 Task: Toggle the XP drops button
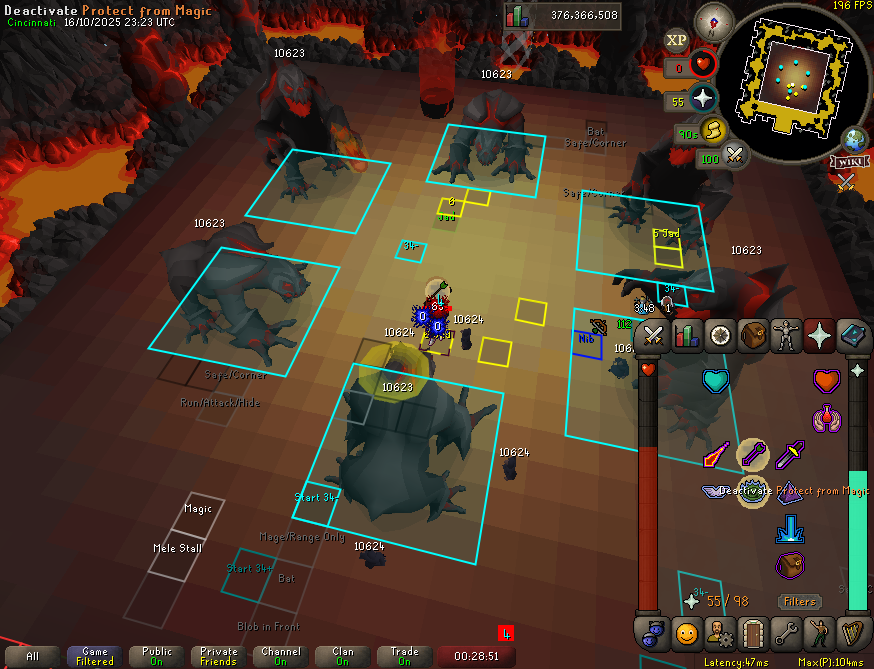click(x=677, y=40)
